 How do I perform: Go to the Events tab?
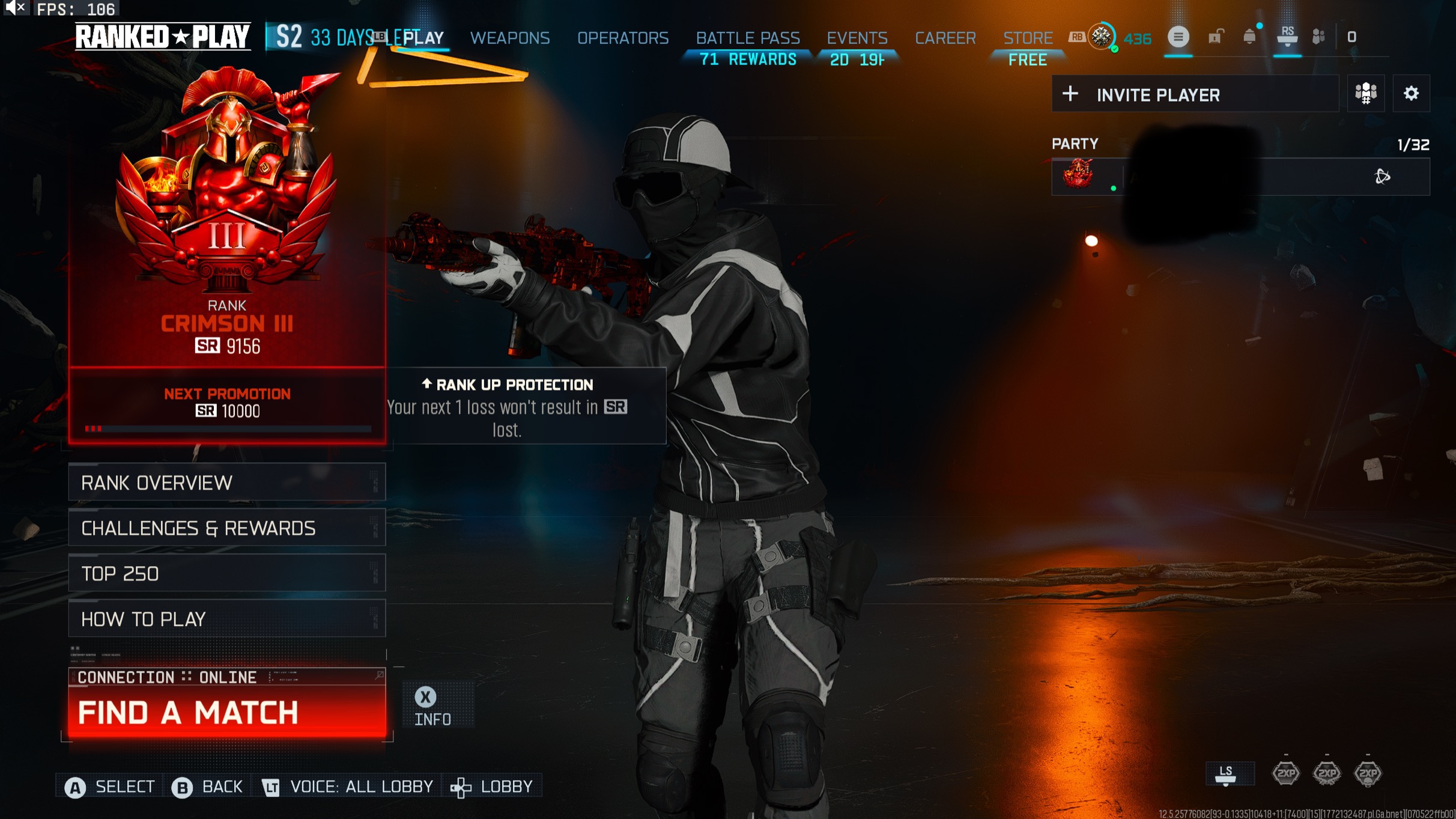point(857,38)
